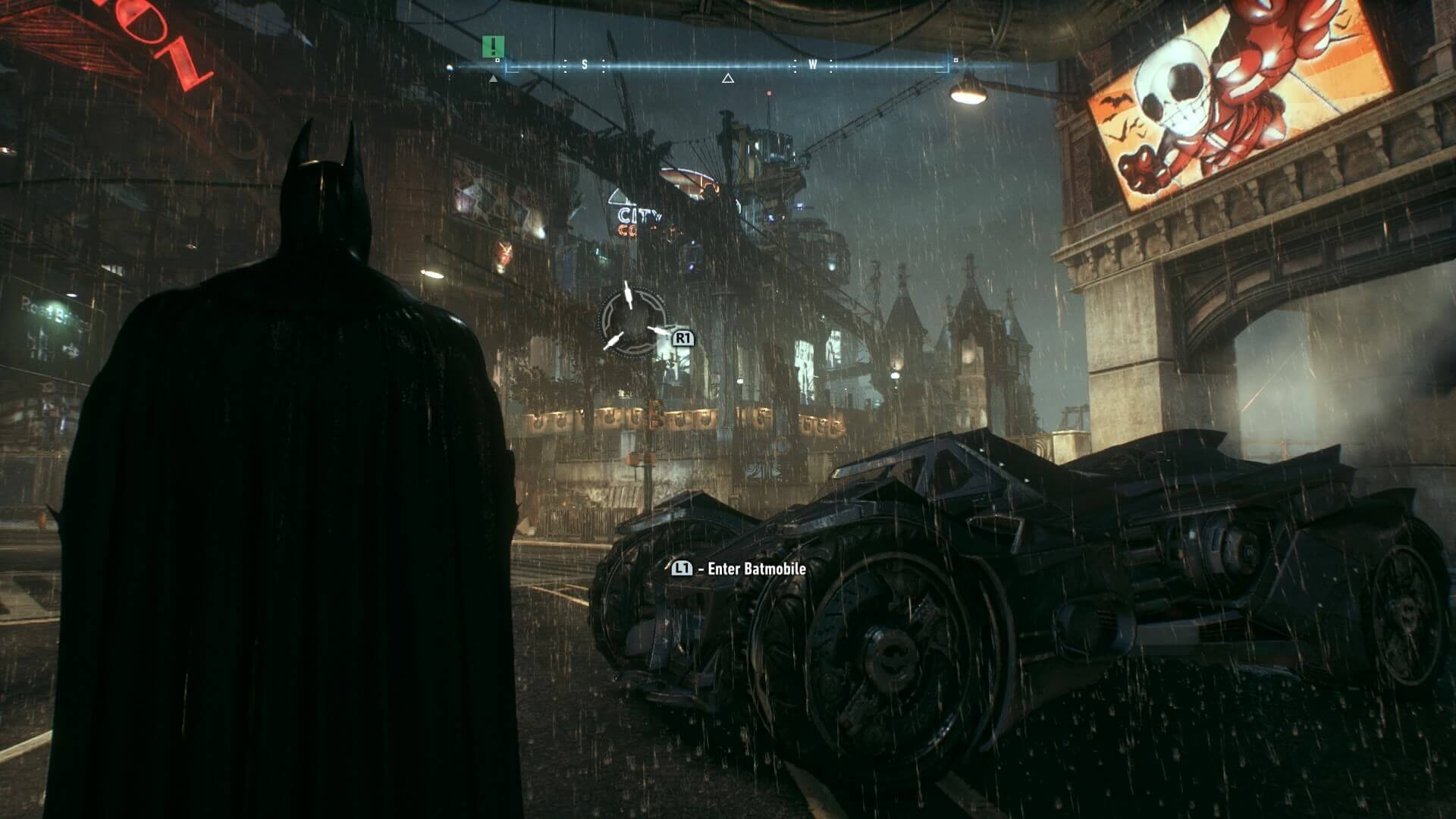Select the batarang gadget reticle icon
1456x819 pixels.
pos(634,318)
